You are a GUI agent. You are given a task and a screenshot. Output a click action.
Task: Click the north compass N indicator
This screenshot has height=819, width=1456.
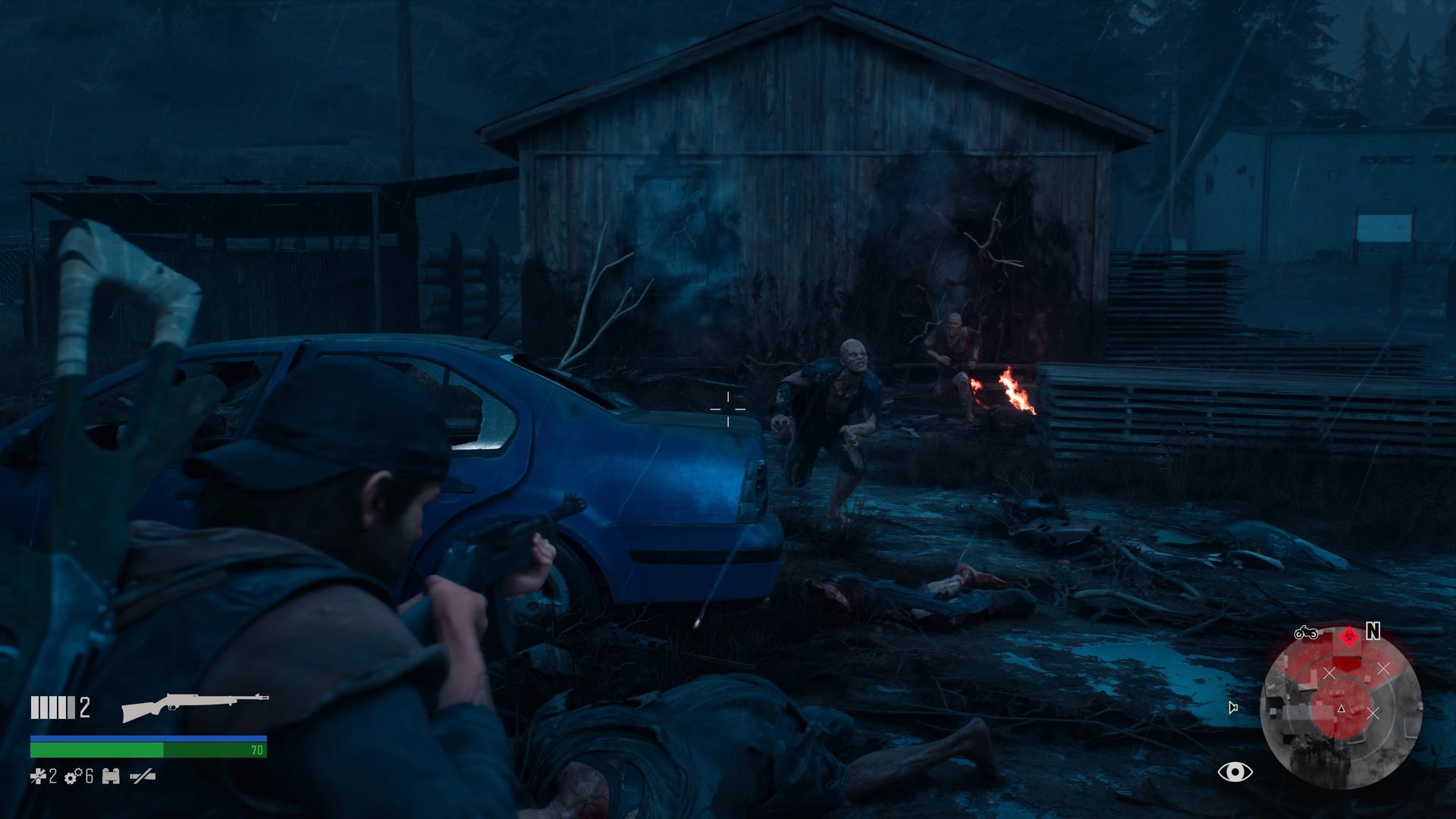point(1373,631)
